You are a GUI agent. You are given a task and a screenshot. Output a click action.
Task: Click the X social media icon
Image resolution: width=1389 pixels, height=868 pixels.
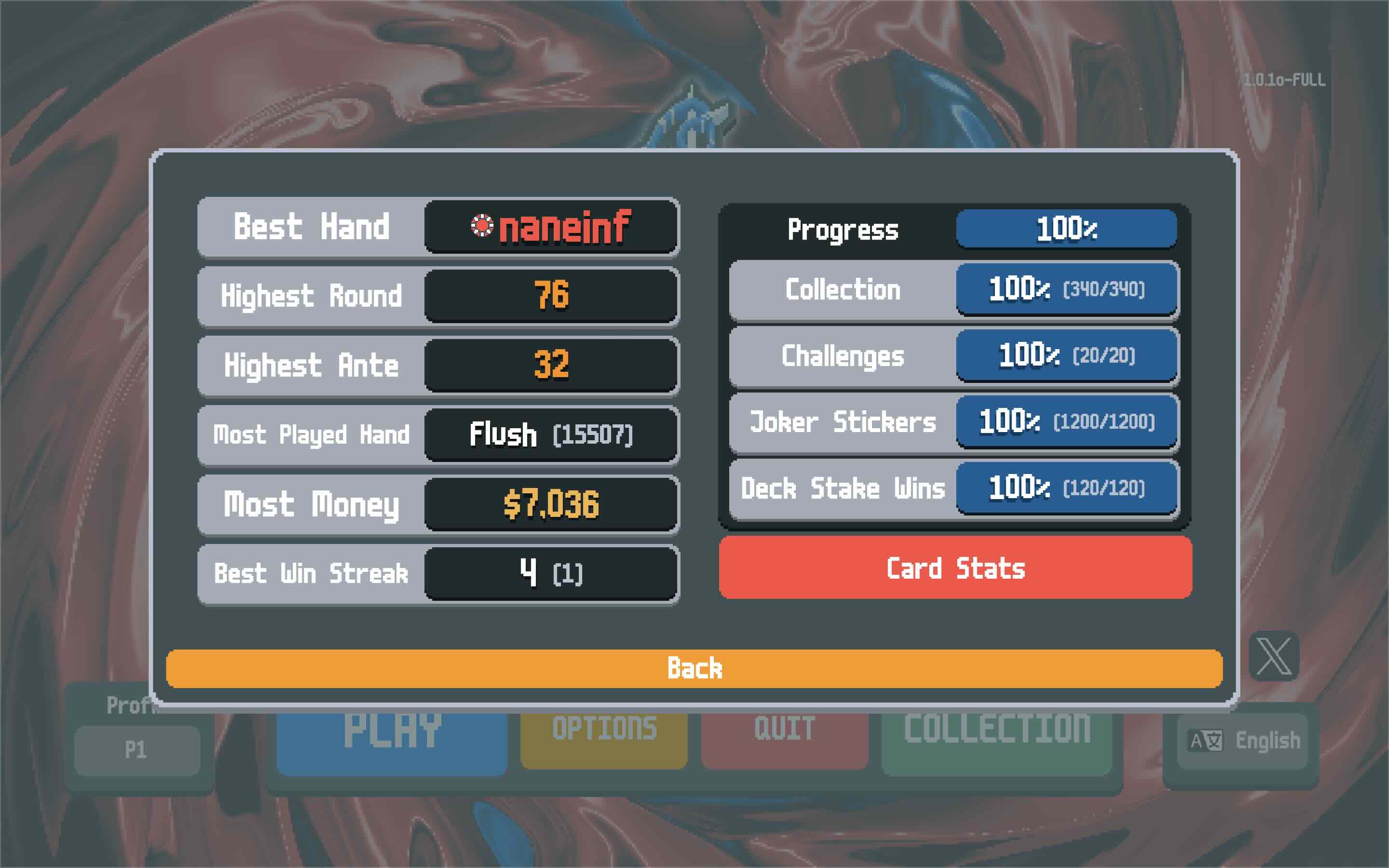[1274, 656]
